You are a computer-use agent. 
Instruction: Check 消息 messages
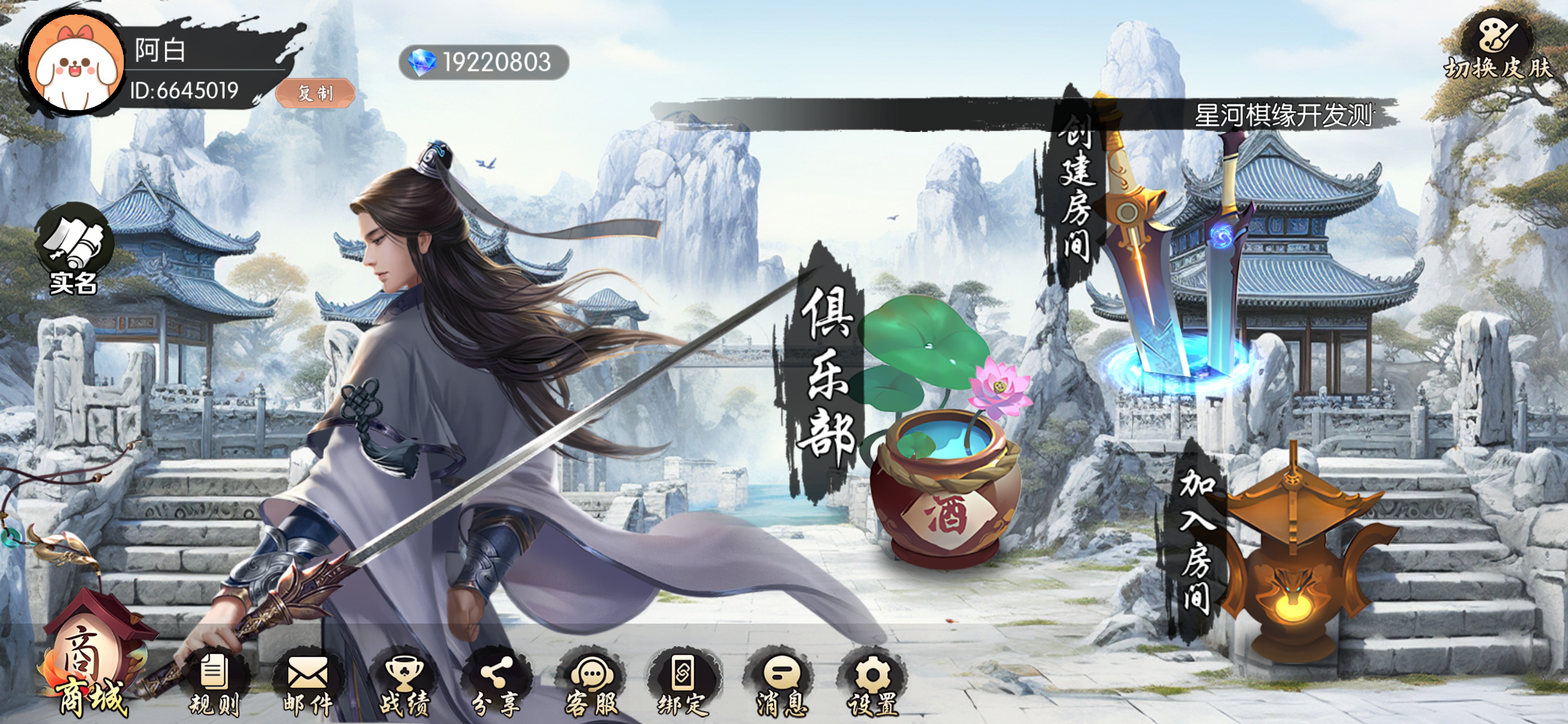point(781,683)
